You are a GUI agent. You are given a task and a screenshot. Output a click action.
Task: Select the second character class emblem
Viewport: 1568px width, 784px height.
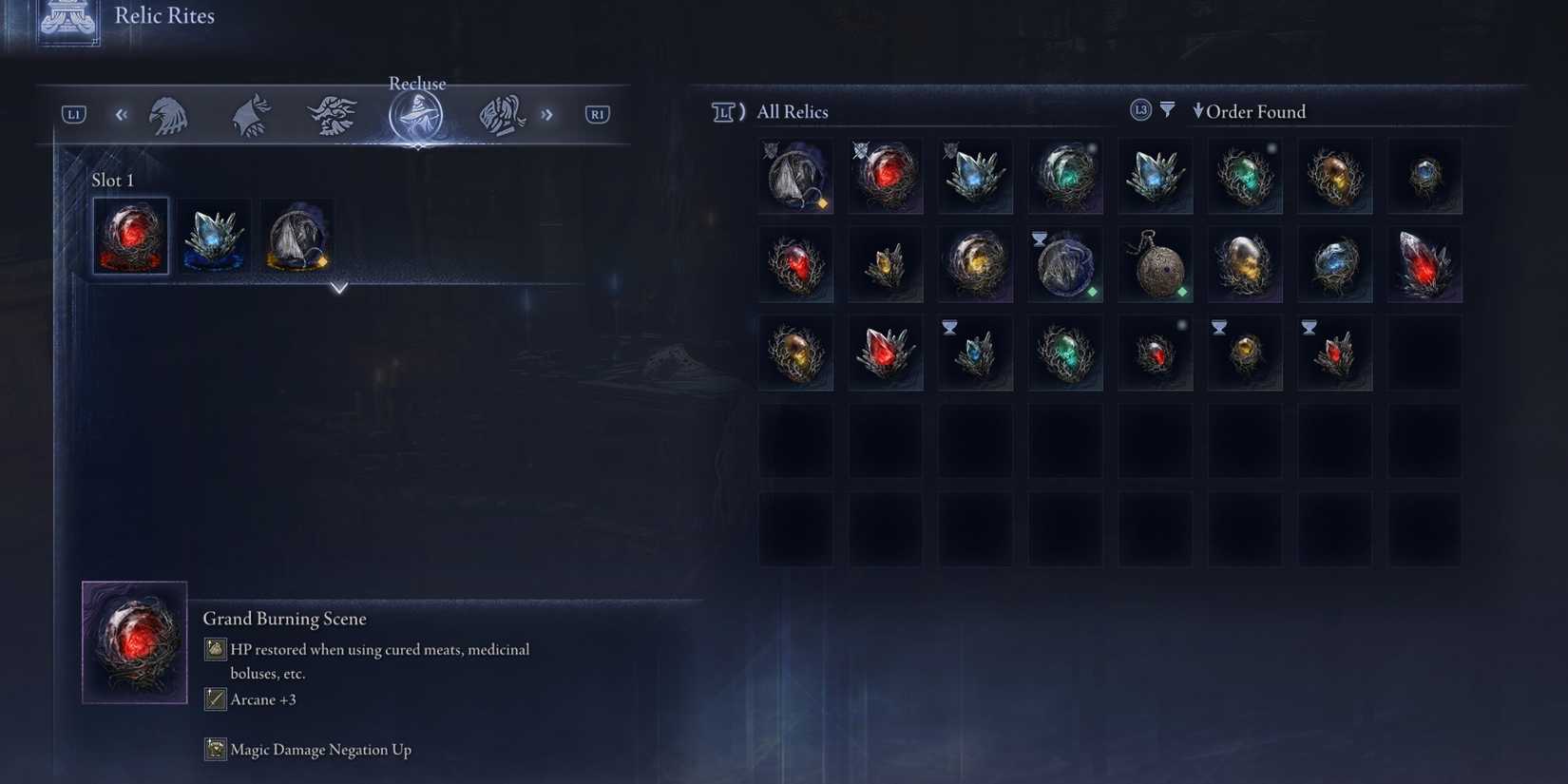point(250,113)
